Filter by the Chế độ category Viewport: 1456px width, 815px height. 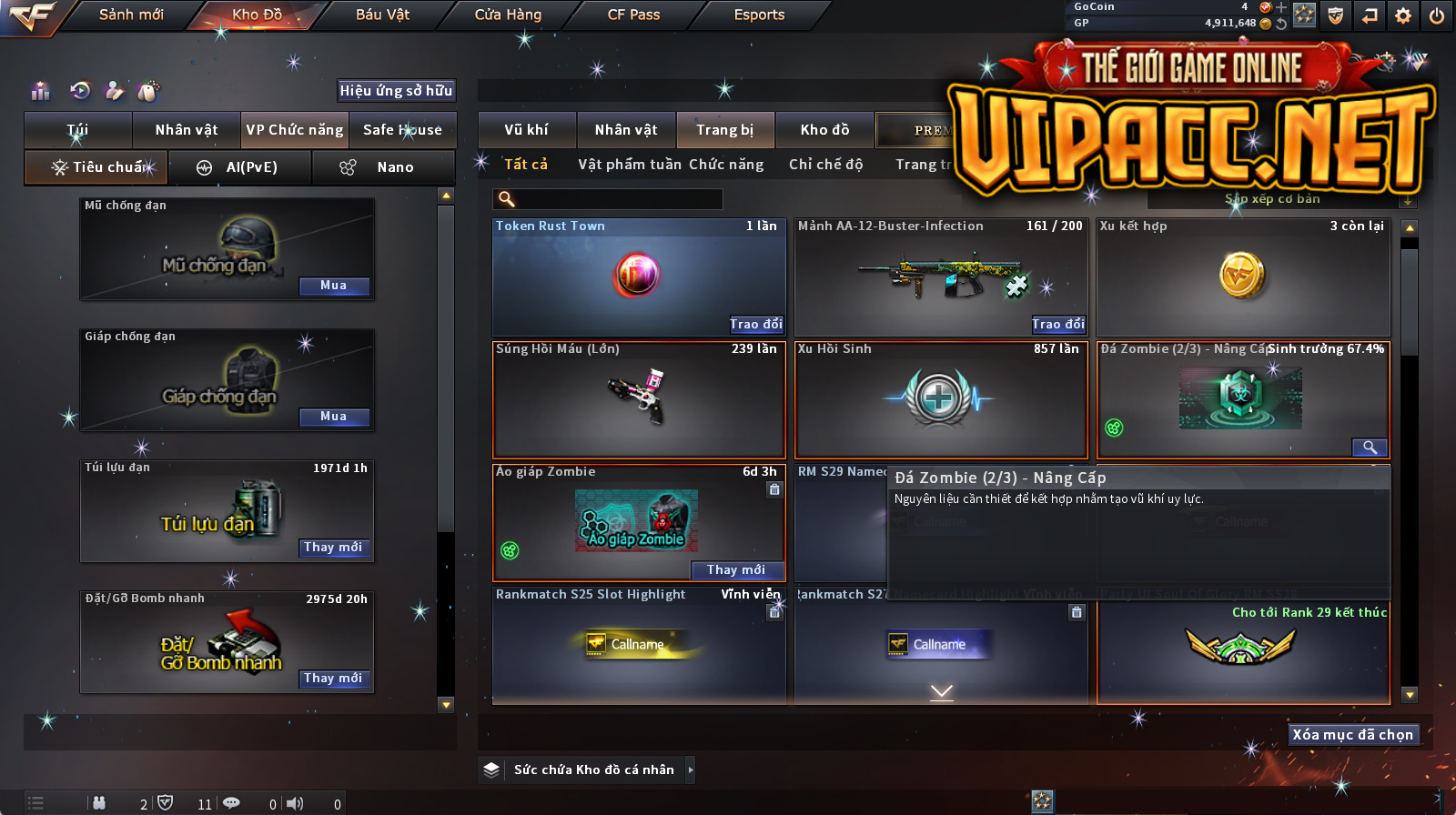point(825,165)
